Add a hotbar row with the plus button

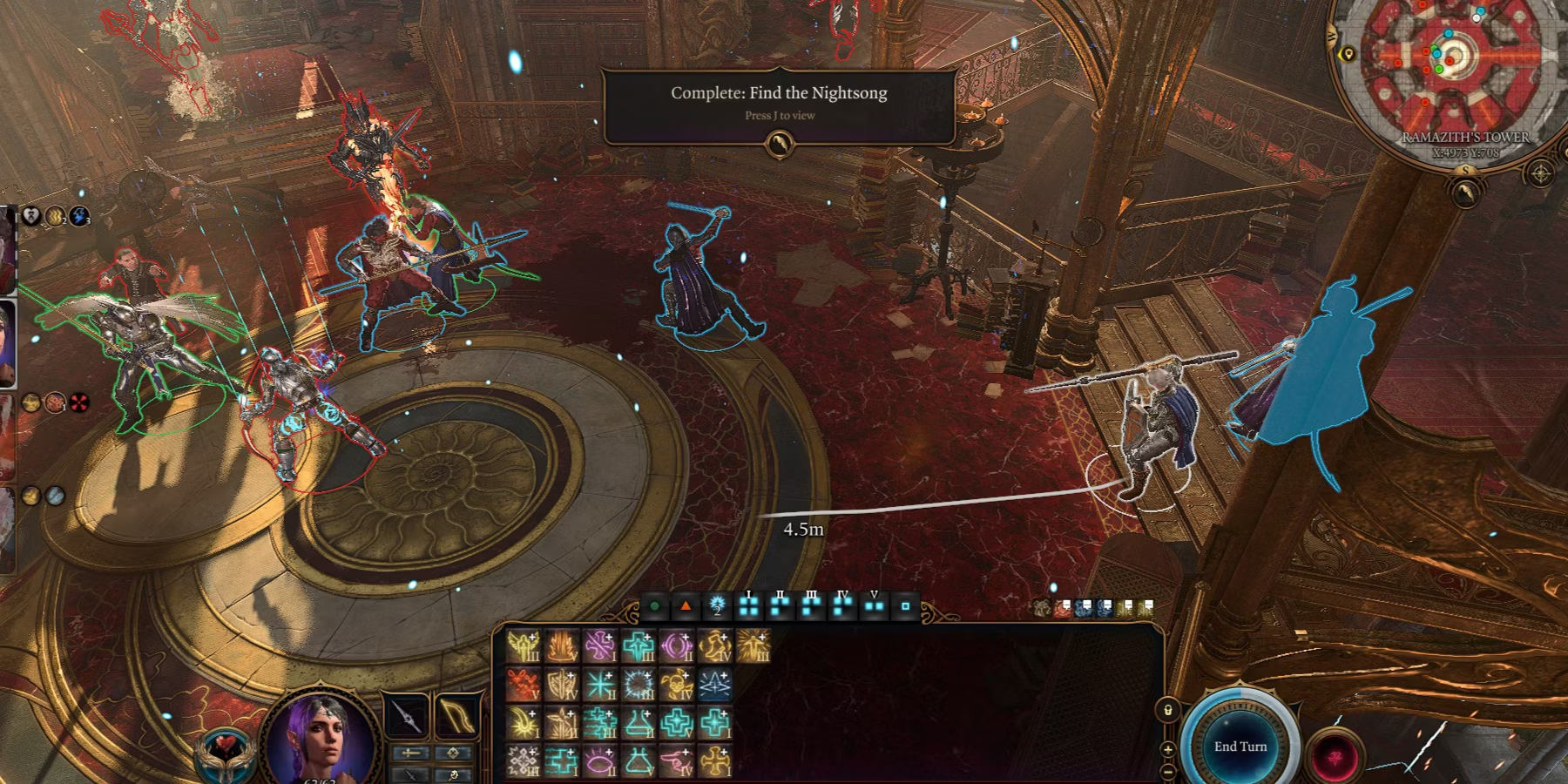click(1167, 749)
